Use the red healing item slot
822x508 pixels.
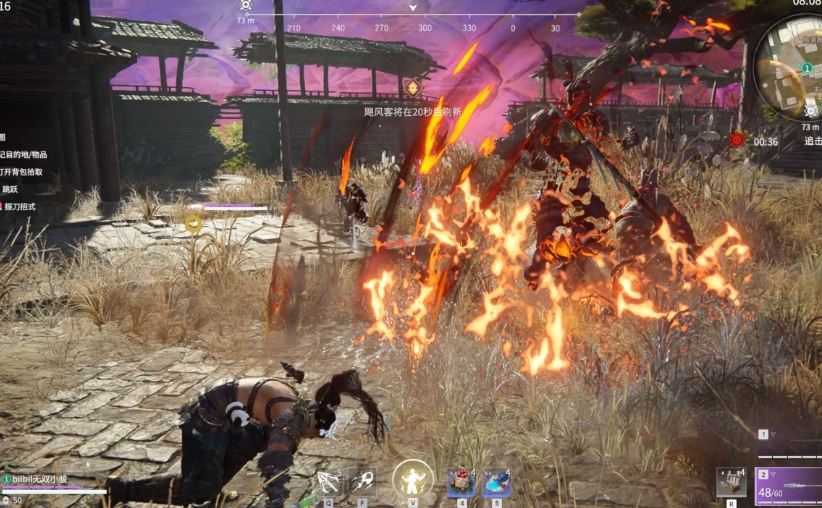point(461,483)
